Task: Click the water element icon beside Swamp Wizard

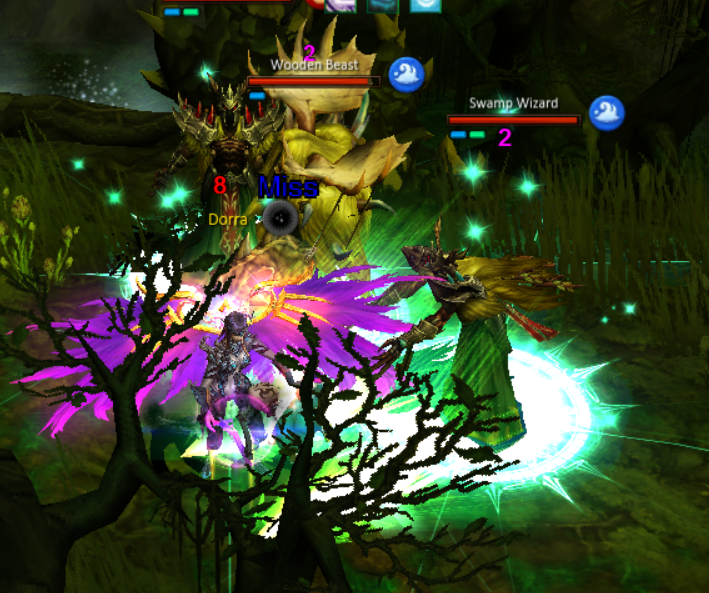Action: pyautogui.click(x=606, y=113)
